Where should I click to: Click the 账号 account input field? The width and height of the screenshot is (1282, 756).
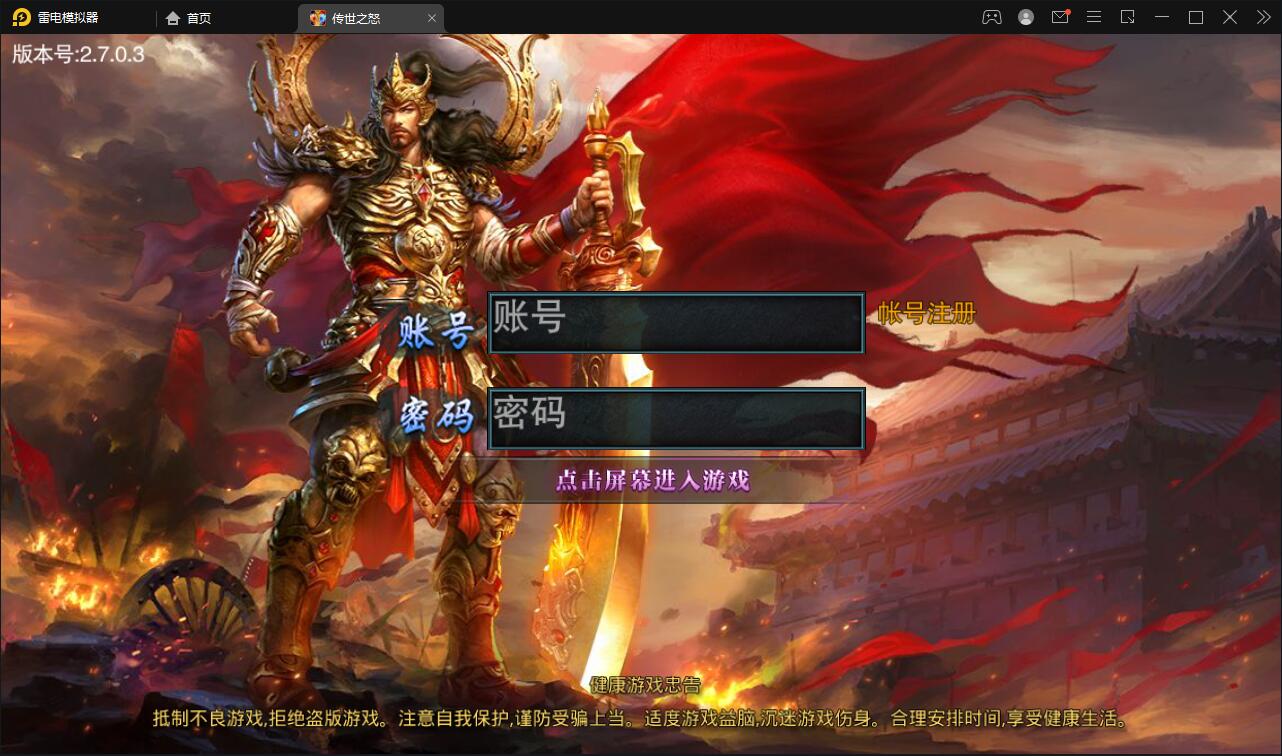676,322
